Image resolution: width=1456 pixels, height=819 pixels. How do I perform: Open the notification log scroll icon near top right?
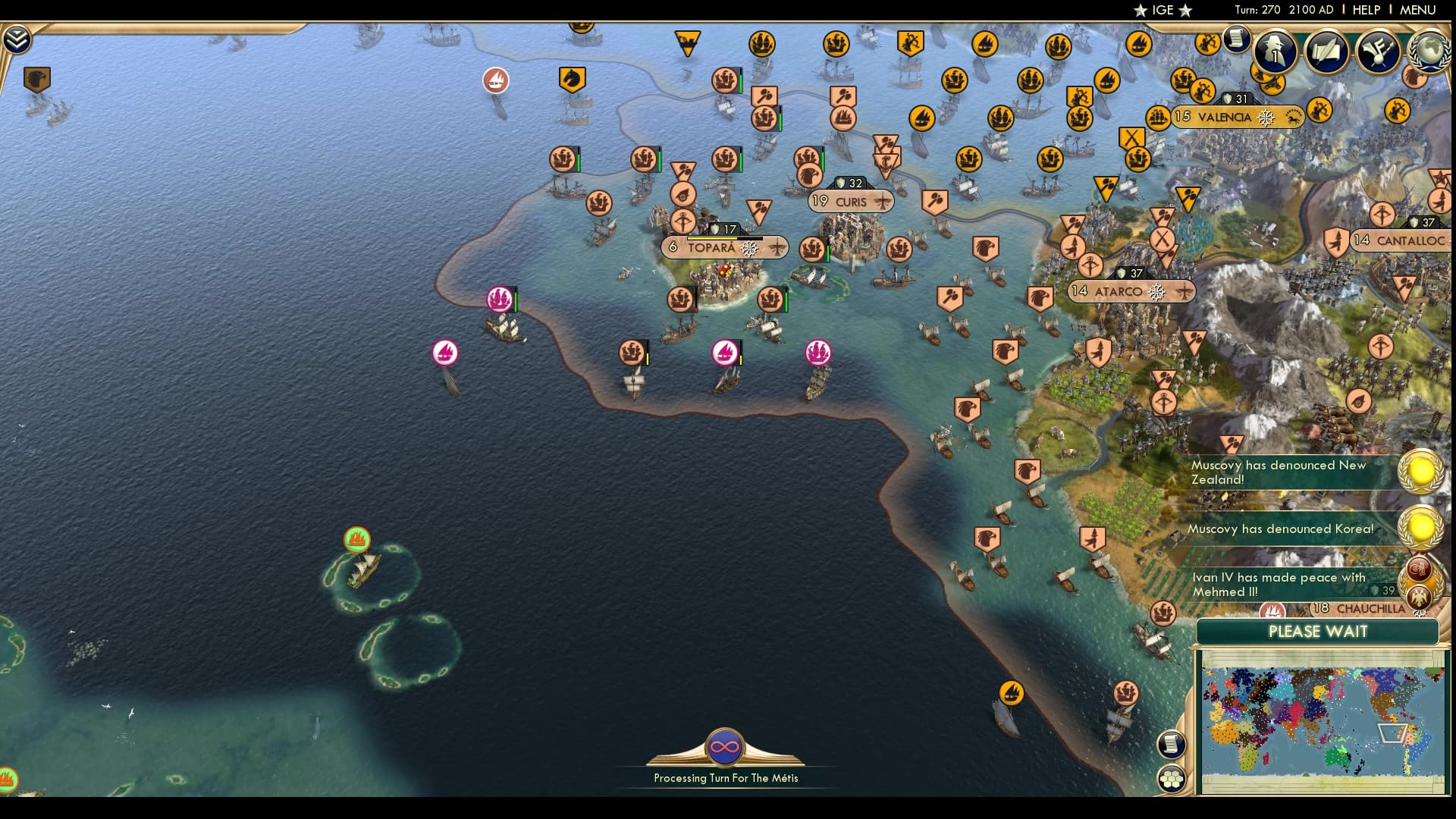pyautogui.click(x=1238, y=39)
